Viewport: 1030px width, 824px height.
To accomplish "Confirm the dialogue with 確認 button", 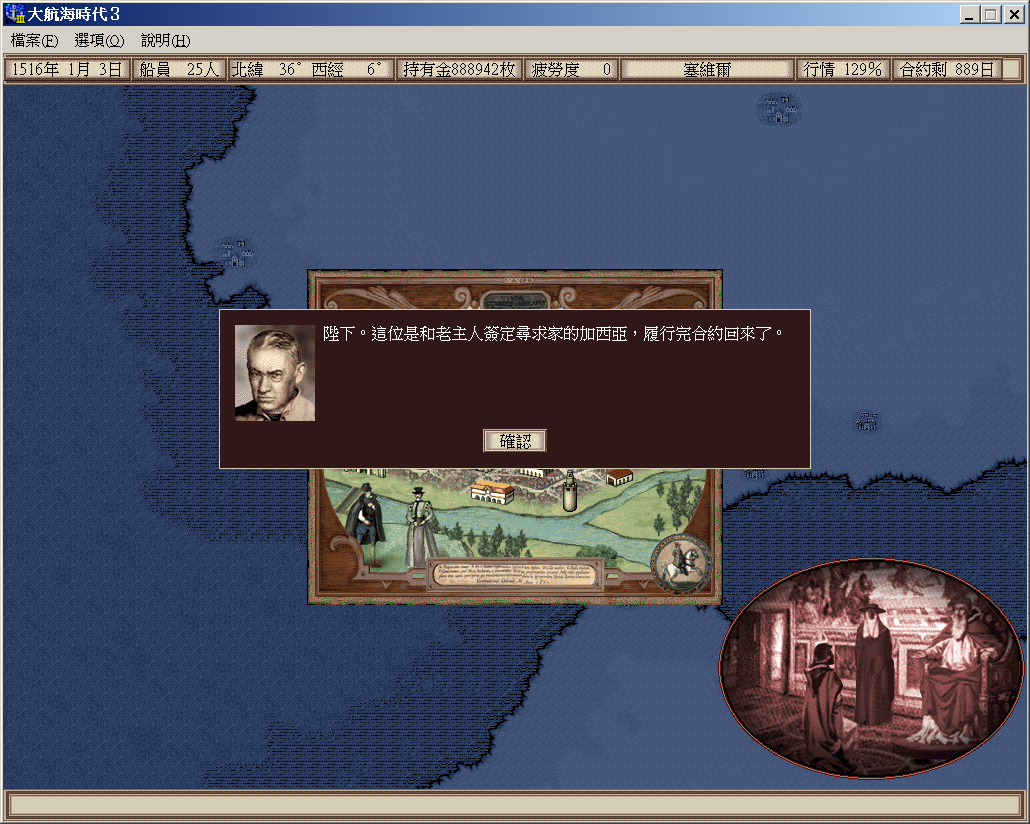I will coord(515,441).
